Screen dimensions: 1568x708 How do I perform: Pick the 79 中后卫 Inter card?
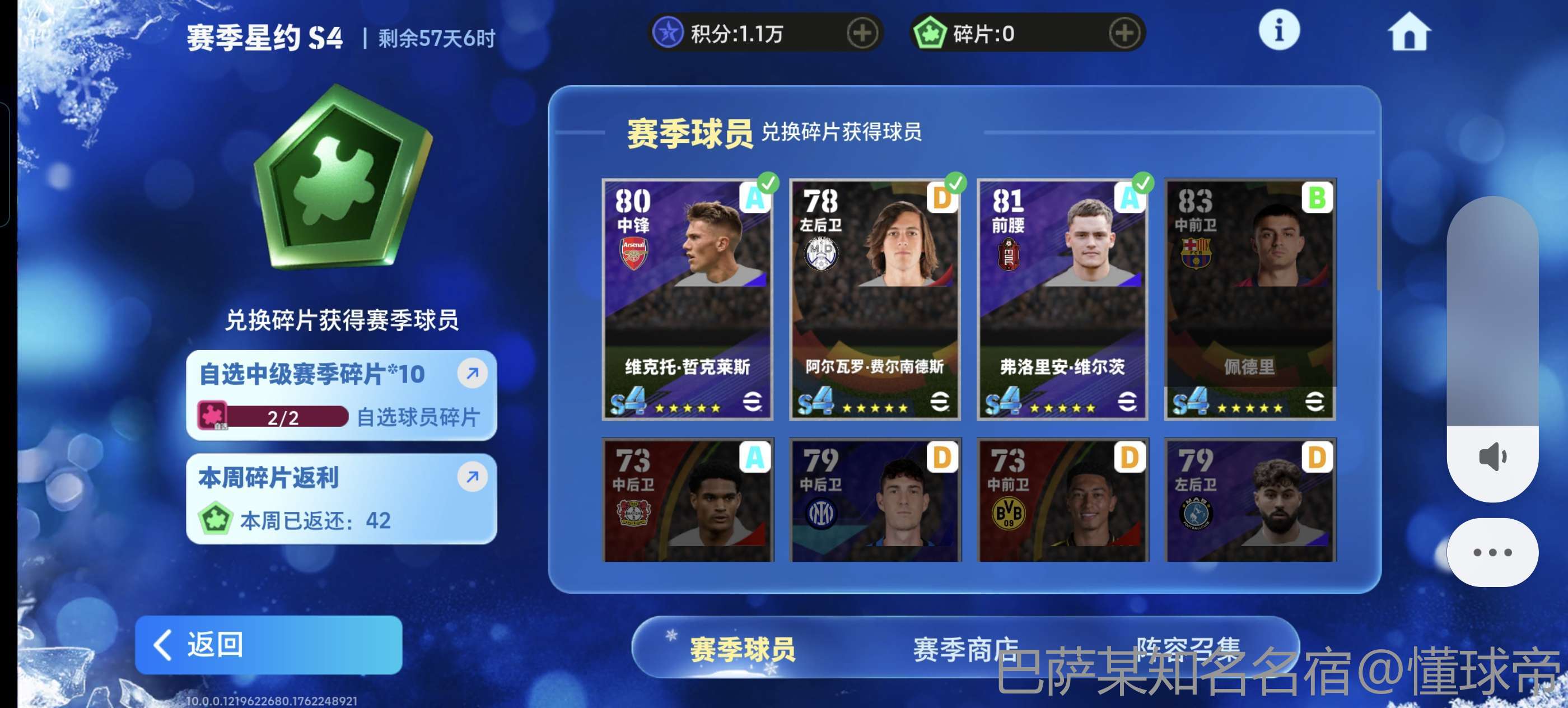(x=875, y=499)
